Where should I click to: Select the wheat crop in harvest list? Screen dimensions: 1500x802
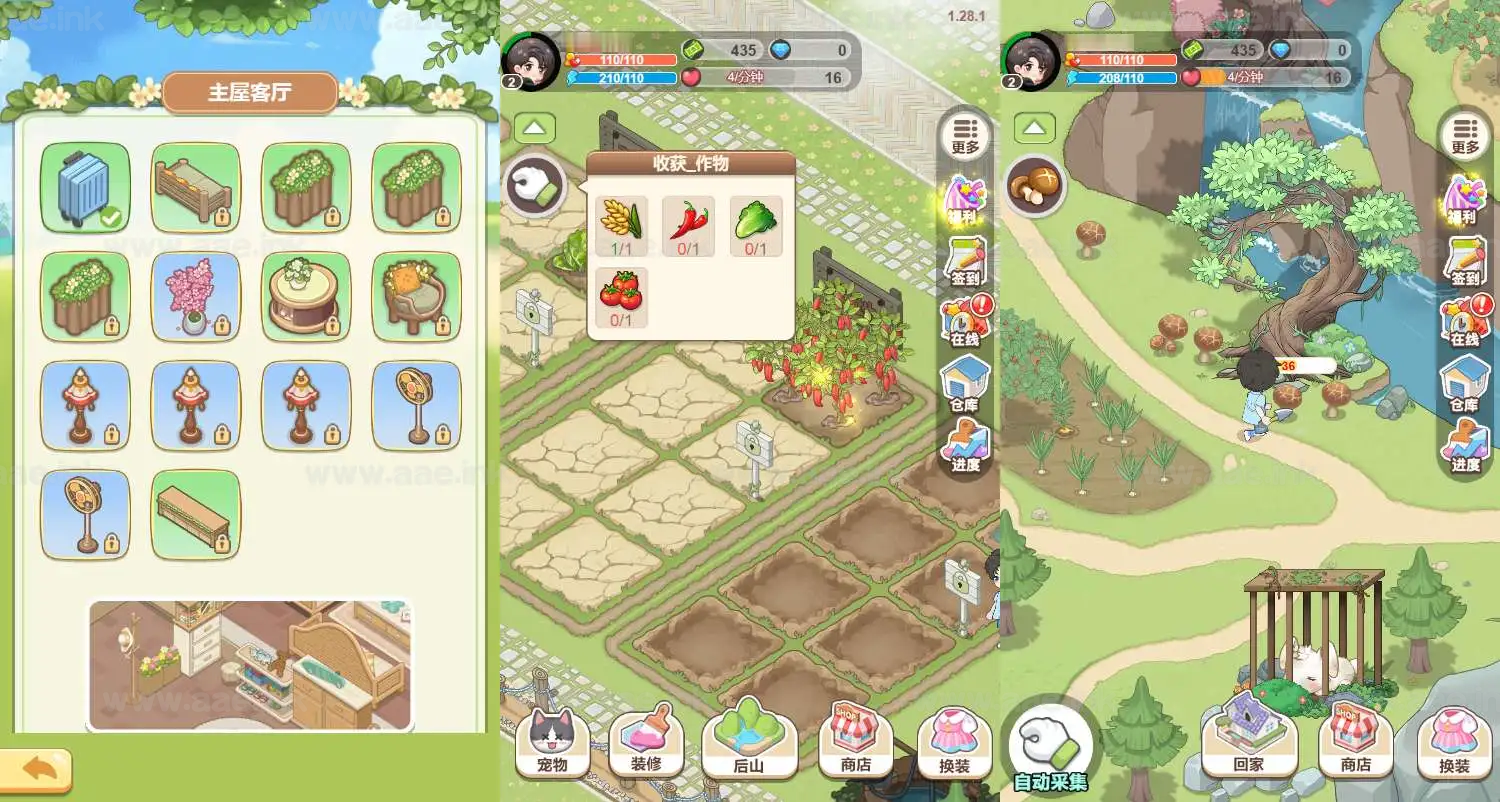[621, 226]
